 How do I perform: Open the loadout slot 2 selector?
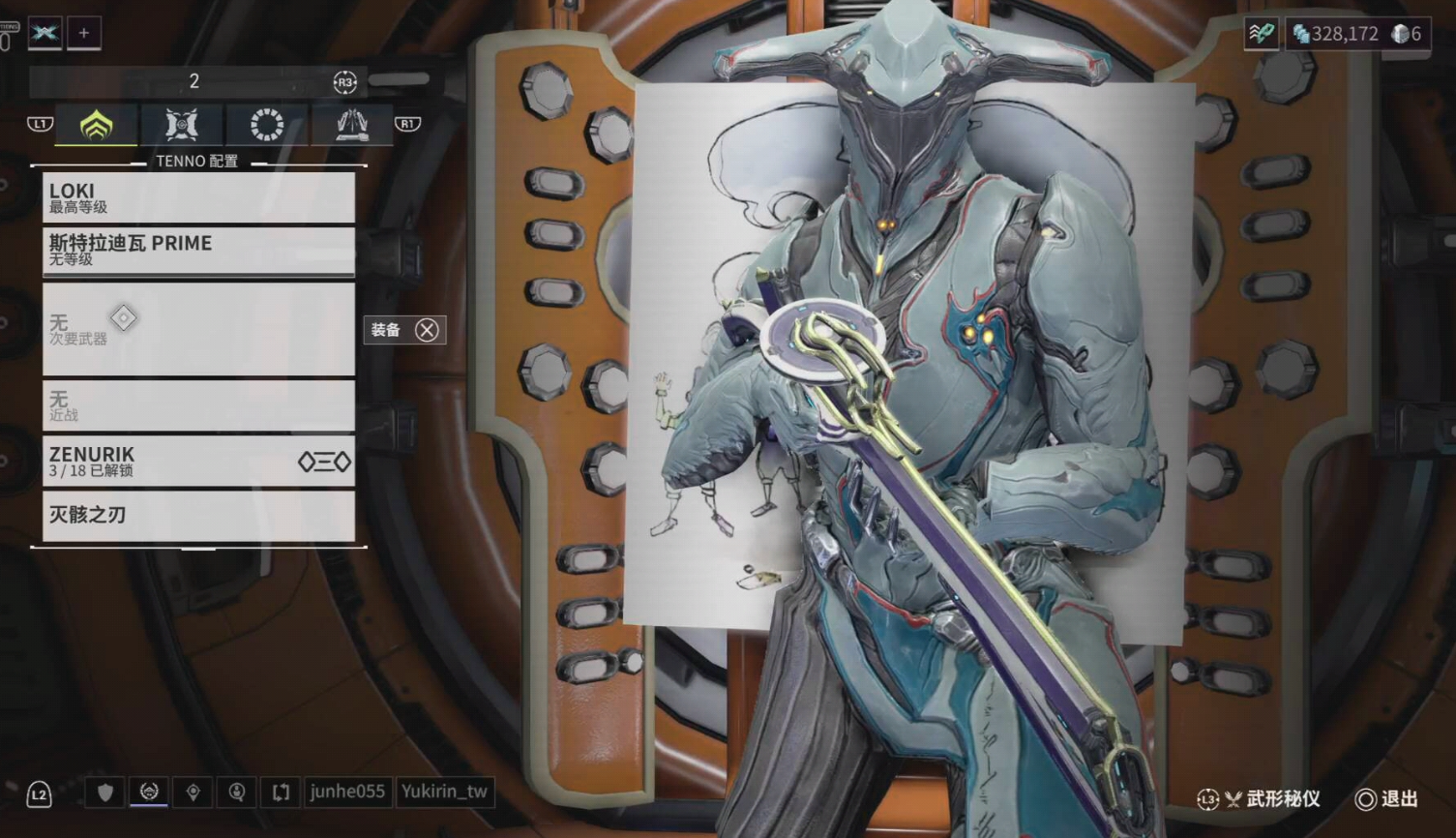click(x=194, y=82)
